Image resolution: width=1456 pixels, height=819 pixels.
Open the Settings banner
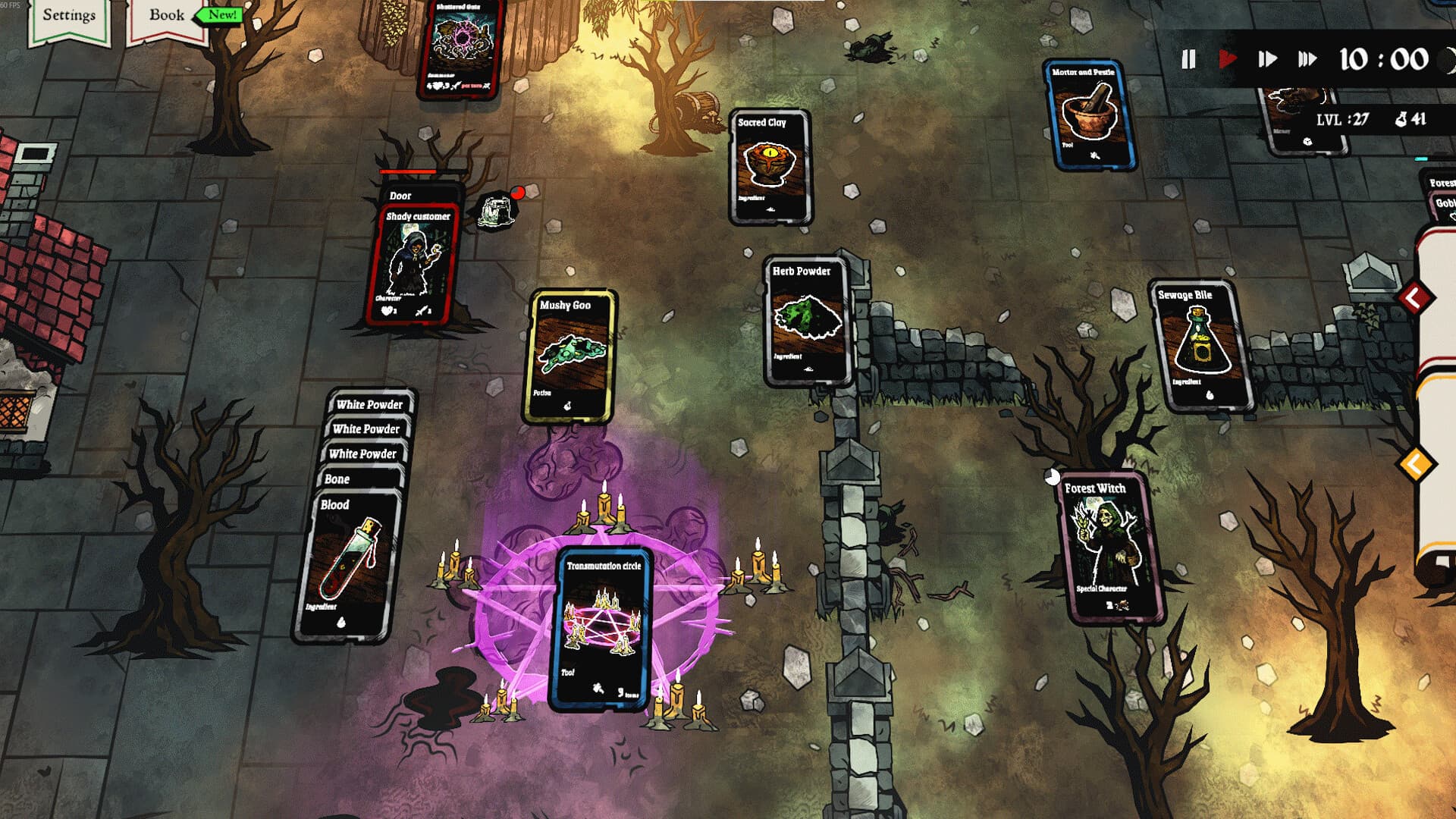point(69,14)
